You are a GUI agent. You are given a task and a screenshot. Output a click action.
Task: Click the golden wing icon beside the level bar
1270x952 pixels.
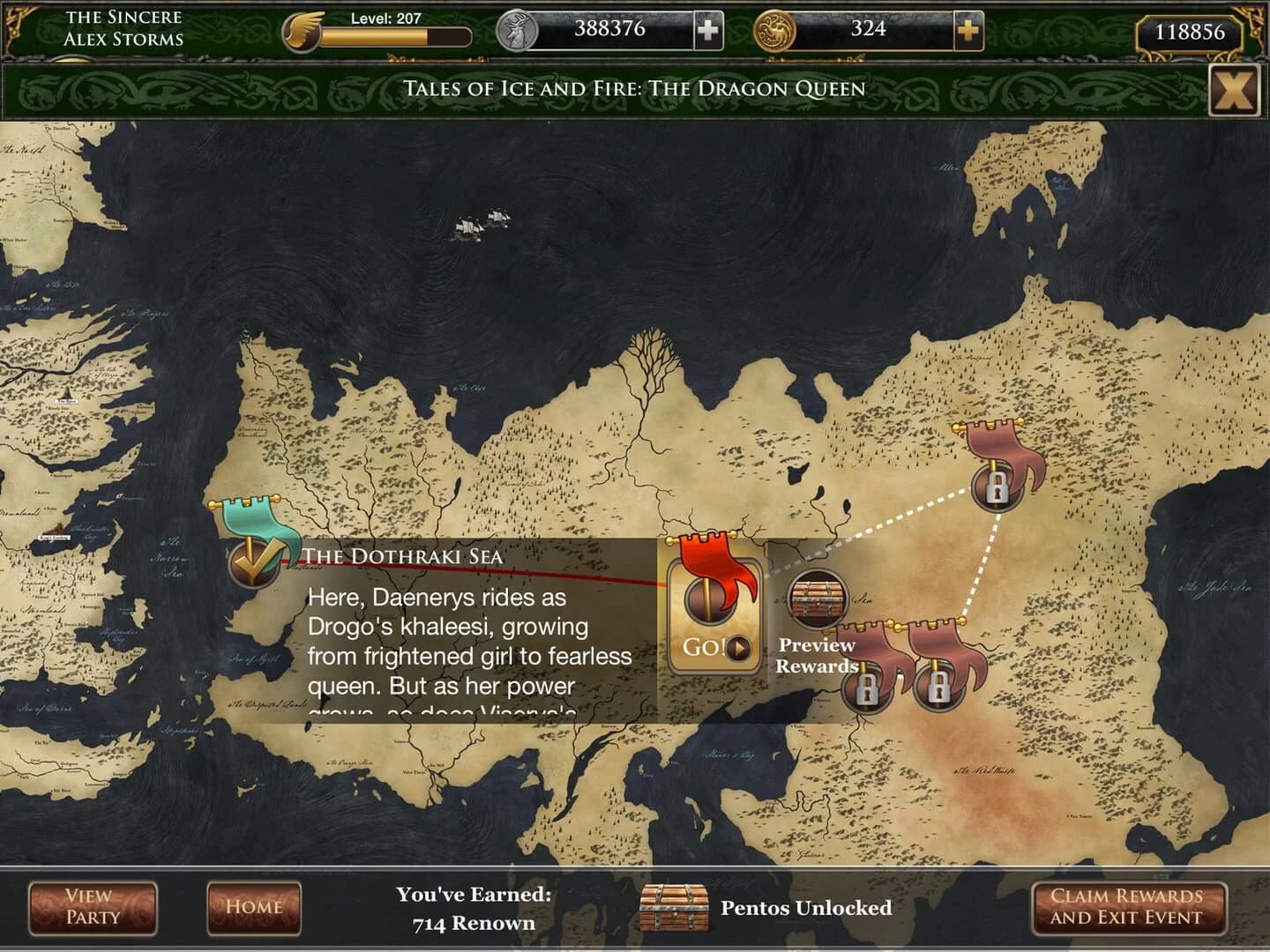pyautogui.click(x=301, y=28)
